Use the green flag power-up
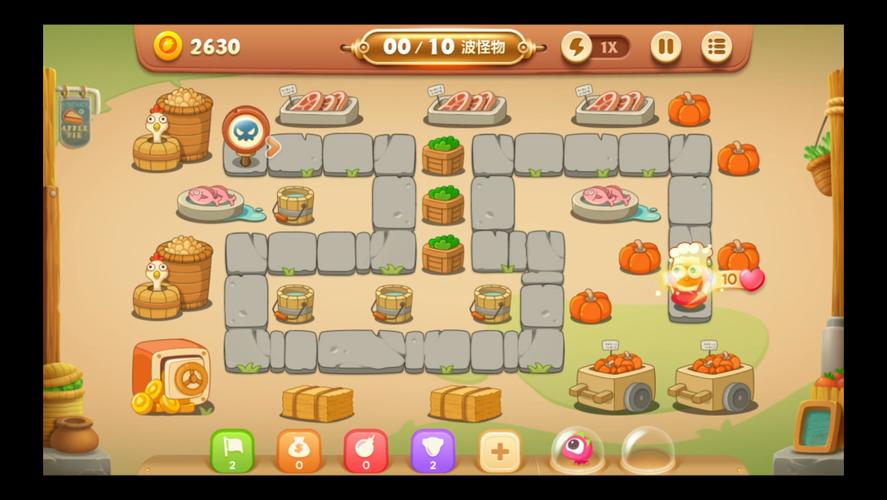The height and width of the screenshot is (500, 887). pyautogui.click(x=232, y=451)
